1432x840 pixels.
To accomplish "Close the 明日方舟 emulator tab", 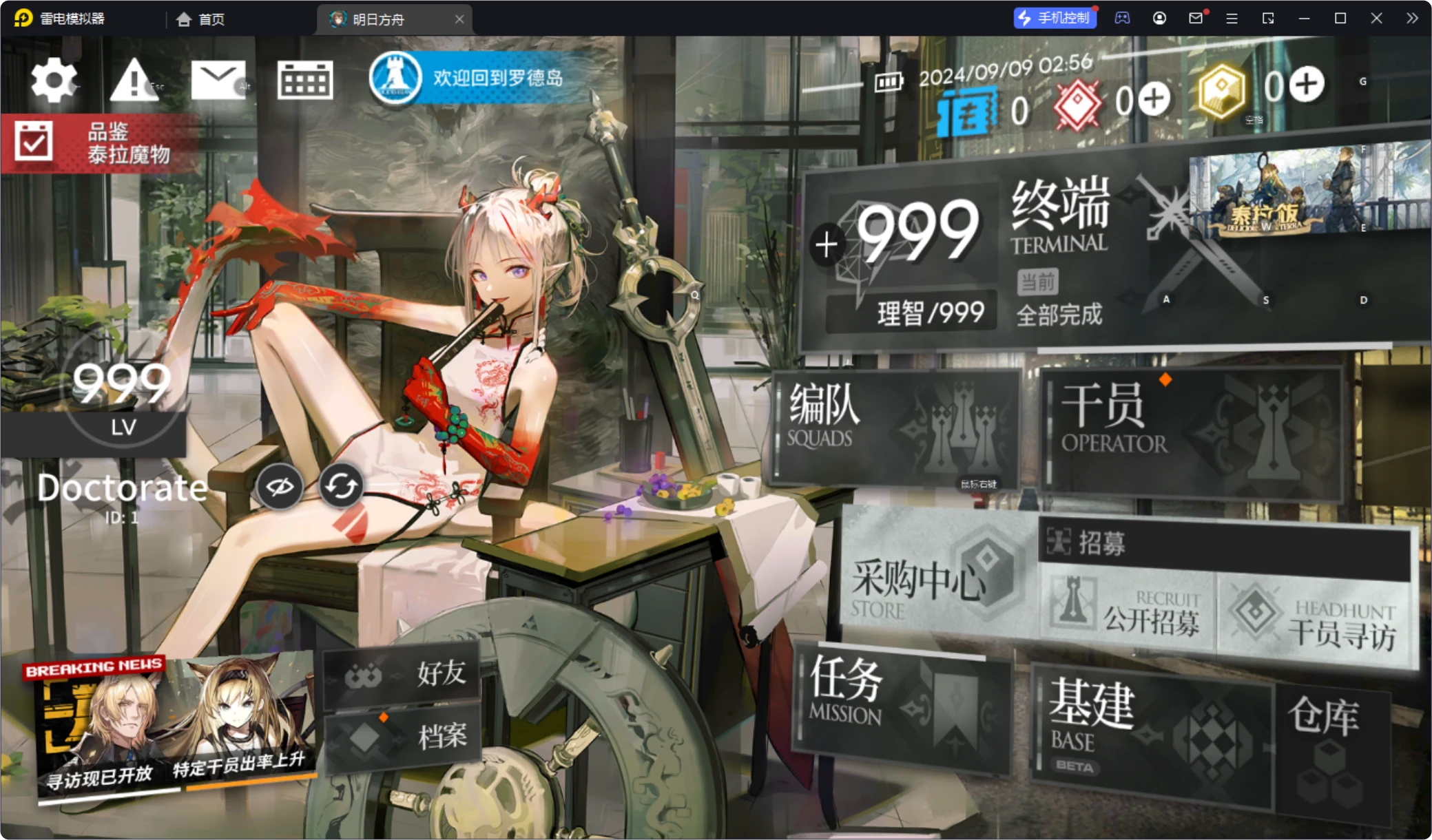I will pos(459,19).
